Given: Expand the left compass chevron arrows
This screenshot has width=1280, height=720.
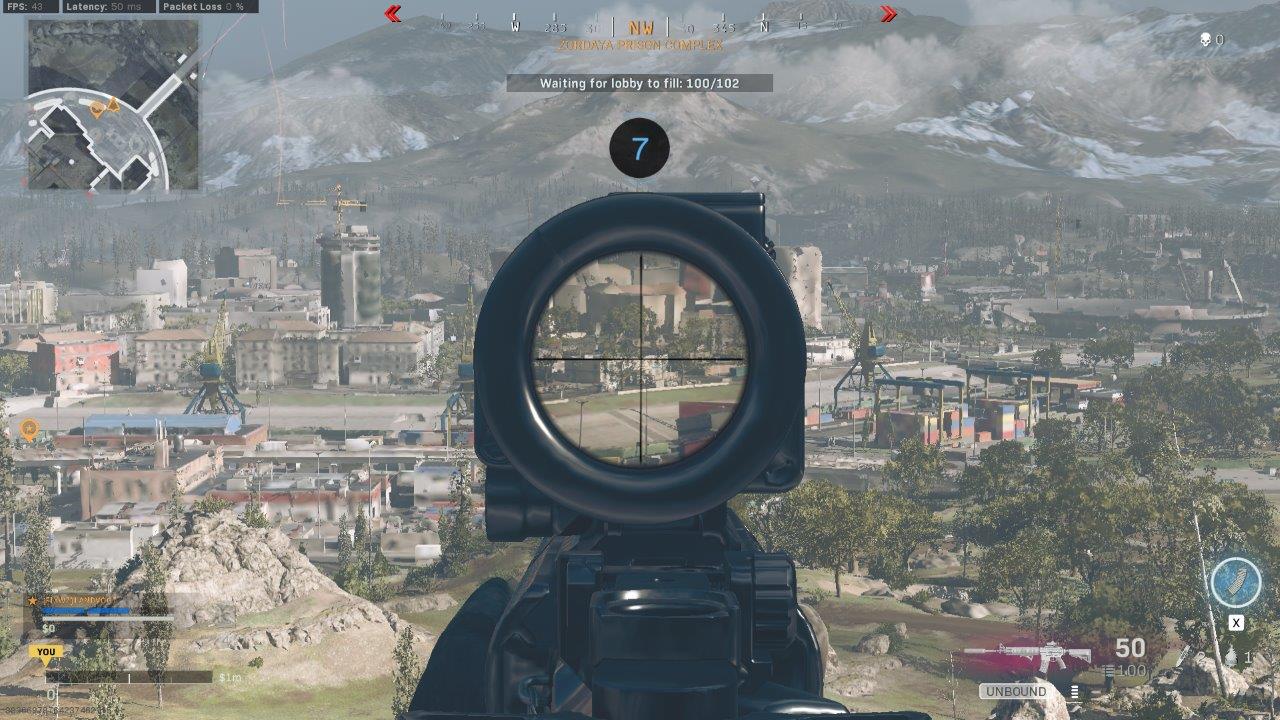Looking at the screenshot, I should [x=392, y=15].
